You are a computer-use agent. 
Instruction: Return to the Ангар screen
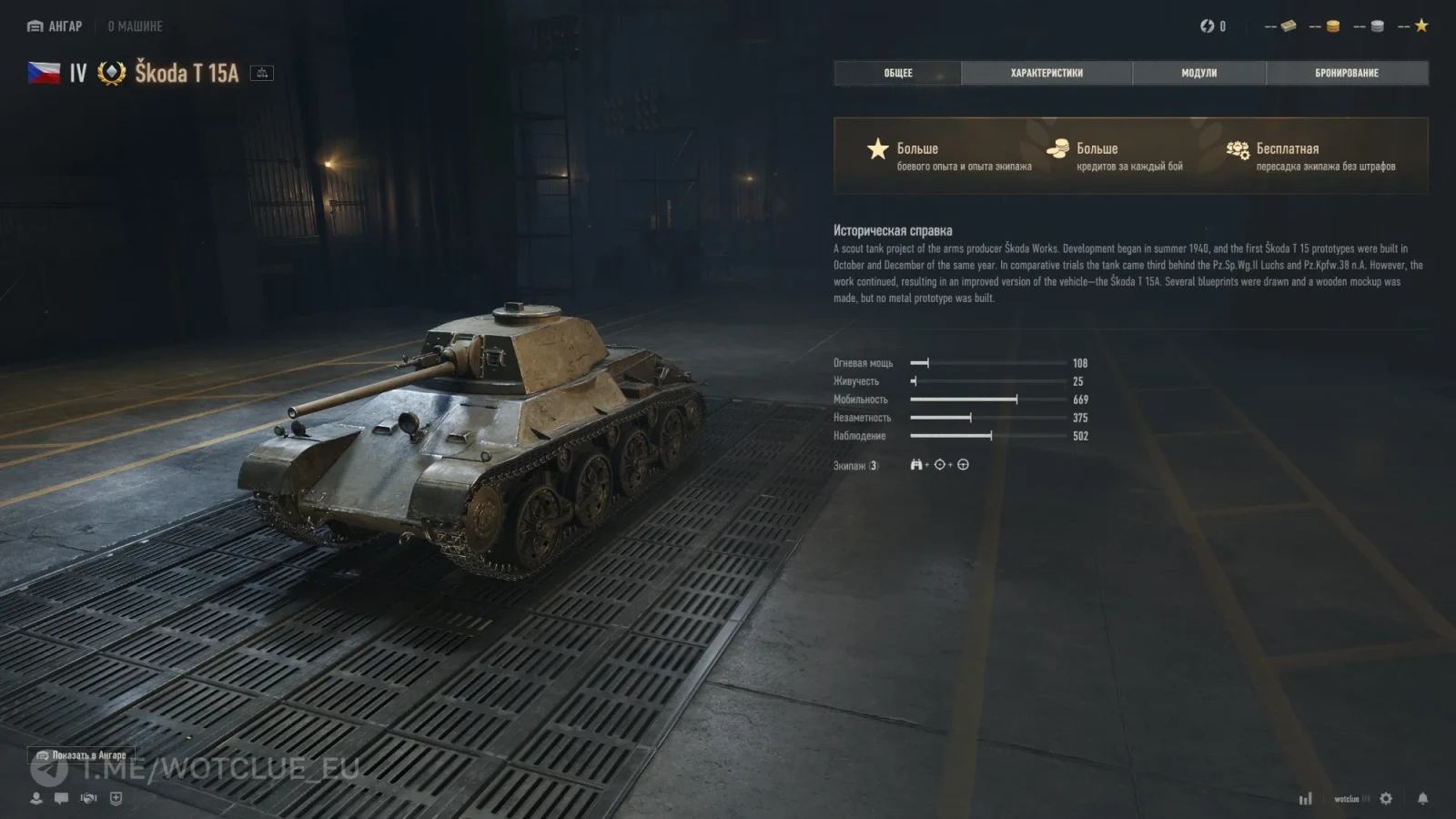pos(56,26)
